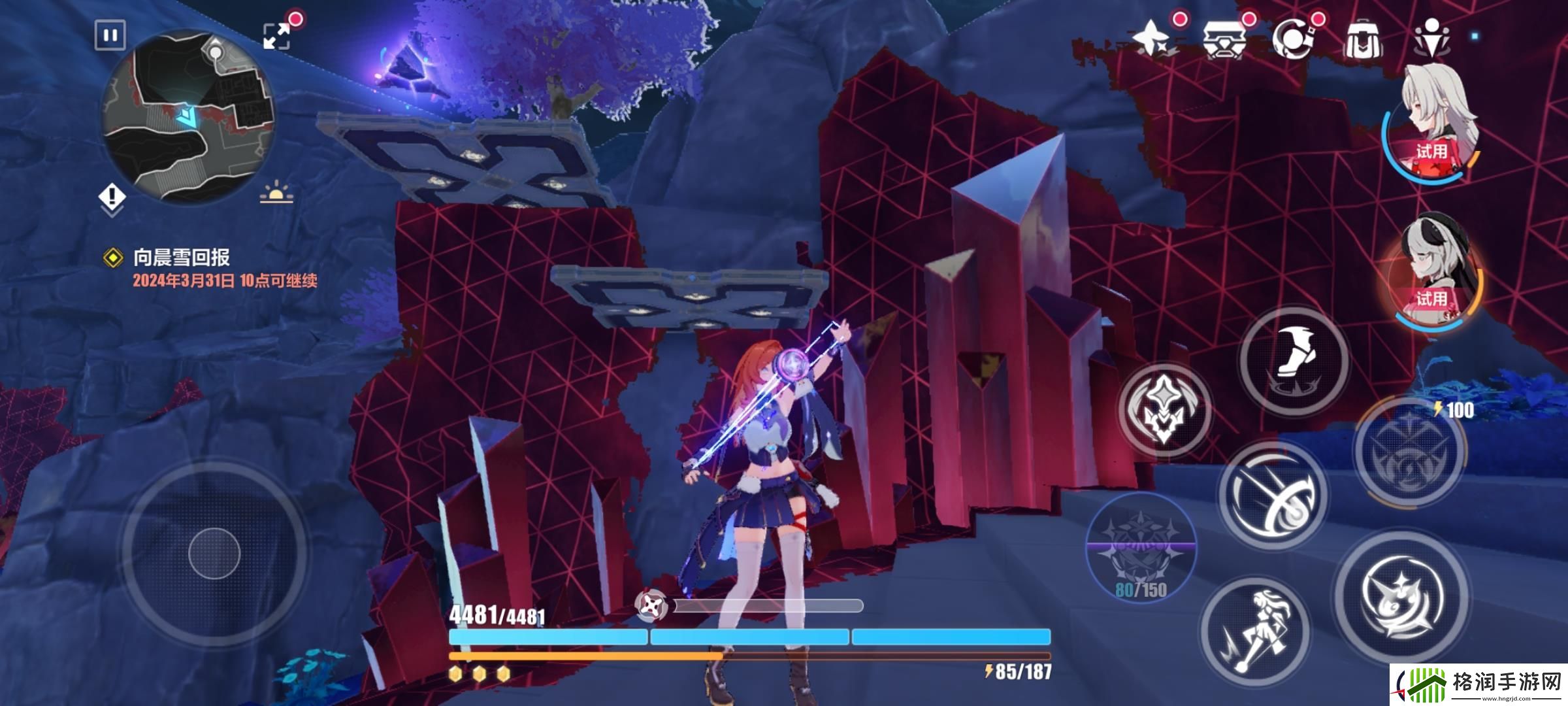Toggle the expand-arrows fullscreen icon

tap(277, 35)
